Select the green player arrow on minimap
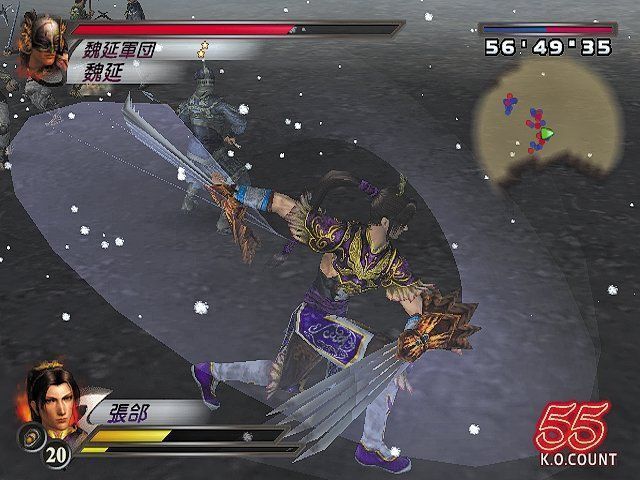Viewport: 640px width, 480px height. (546, 133)
